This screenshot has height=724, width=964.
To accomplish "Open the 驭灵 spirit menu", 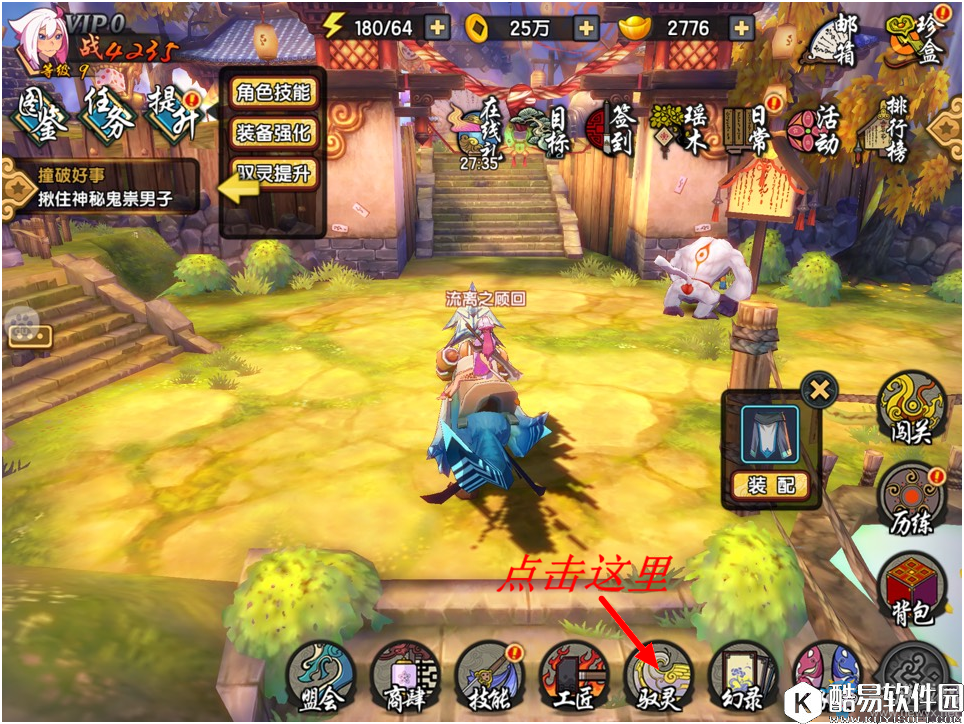I will tap(656, 677).
